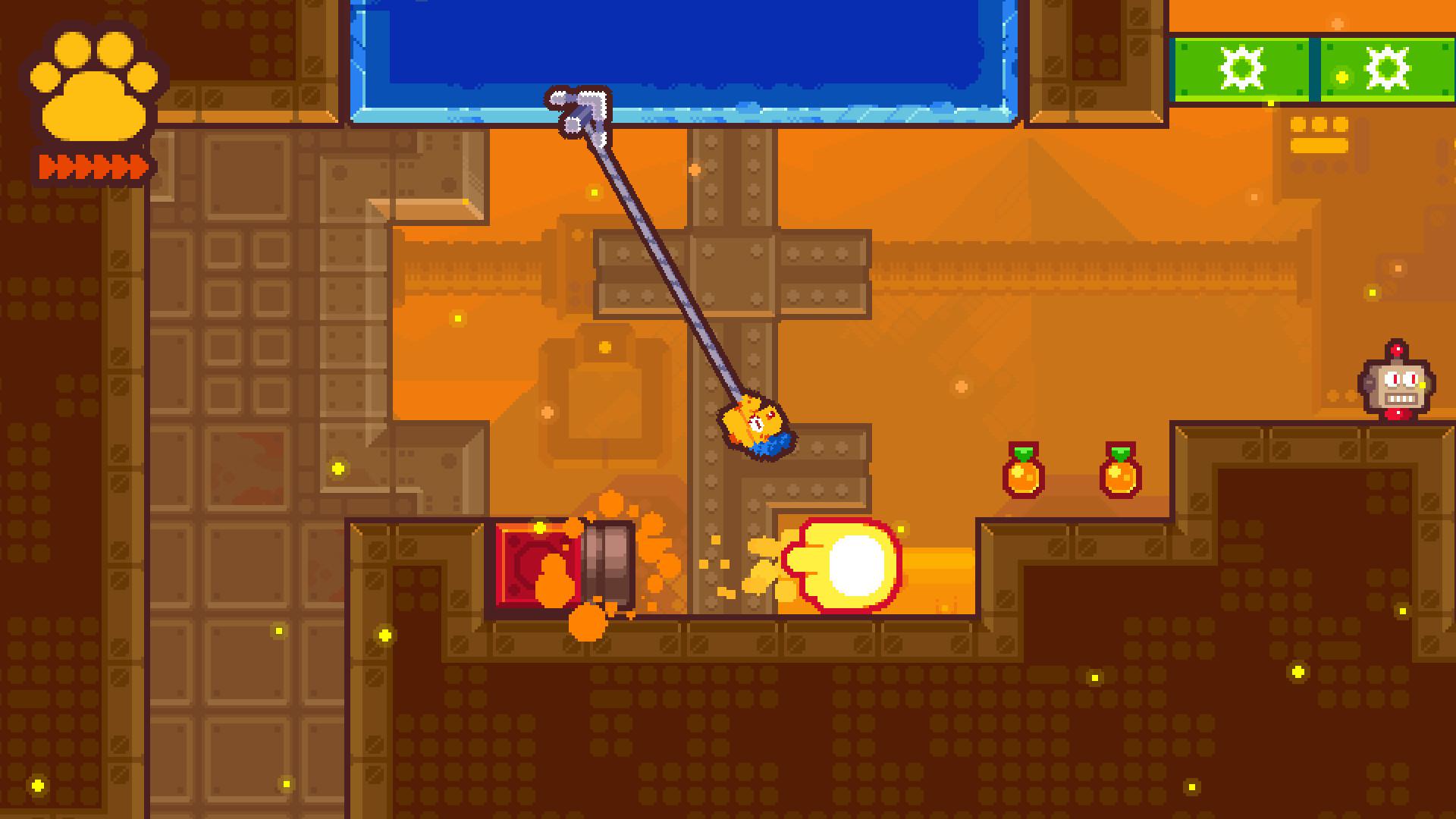Click the left green gear block
This screenshot has width=1456, height=819.
(1240, 67)
